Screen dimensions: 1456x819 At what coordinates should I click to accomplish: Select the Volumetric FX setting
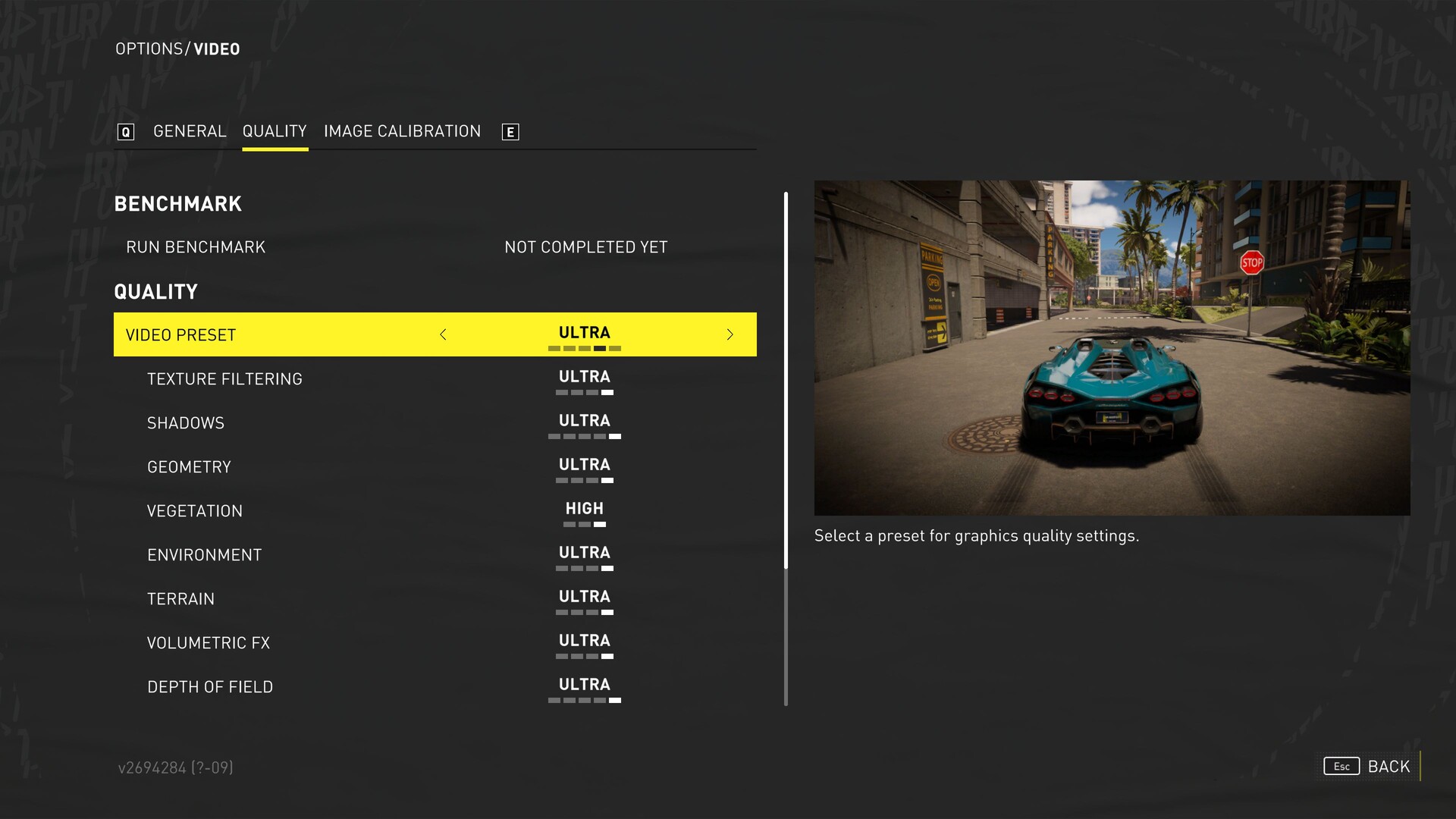[x=209, y=643]
